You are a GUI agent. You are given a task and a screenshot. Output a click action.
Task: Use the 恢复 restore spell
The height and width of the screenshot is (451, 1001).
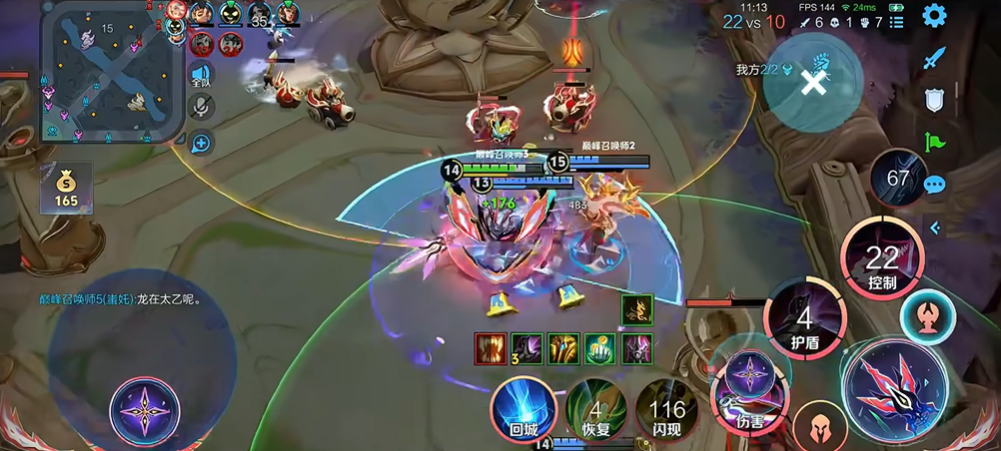tap(596, 410)
